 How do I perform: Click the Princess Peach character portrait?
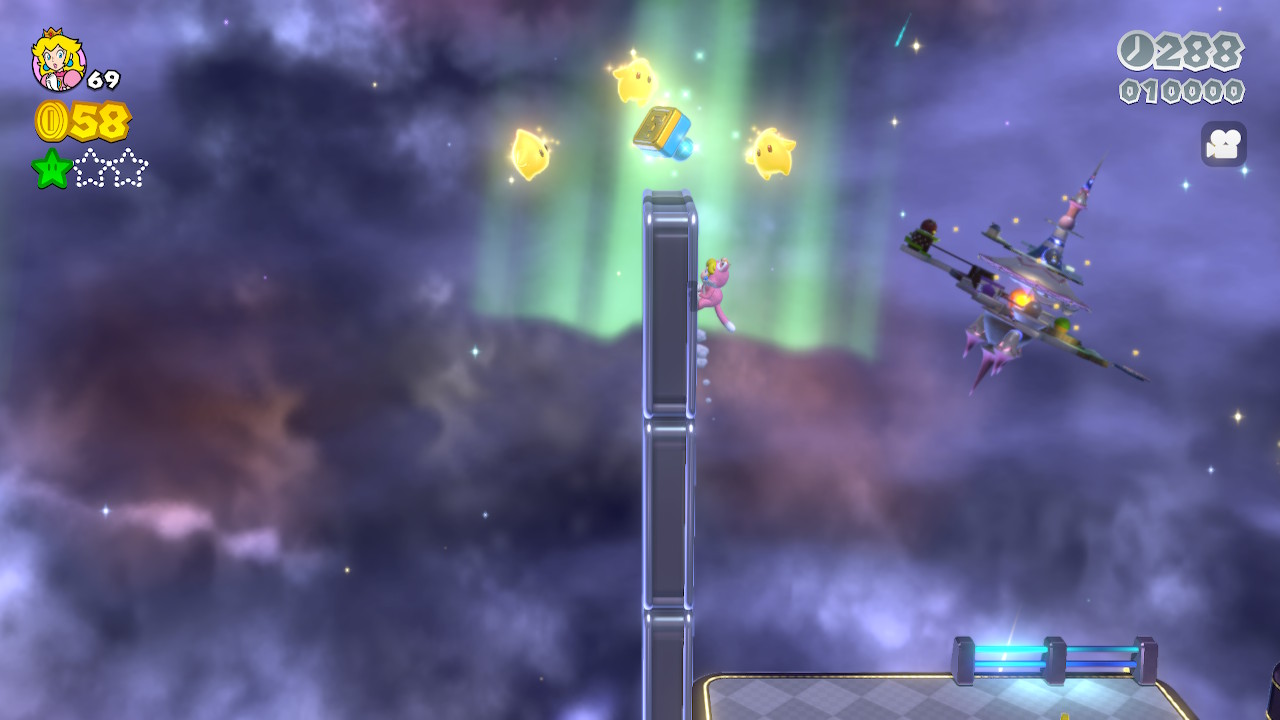[58, 60]
